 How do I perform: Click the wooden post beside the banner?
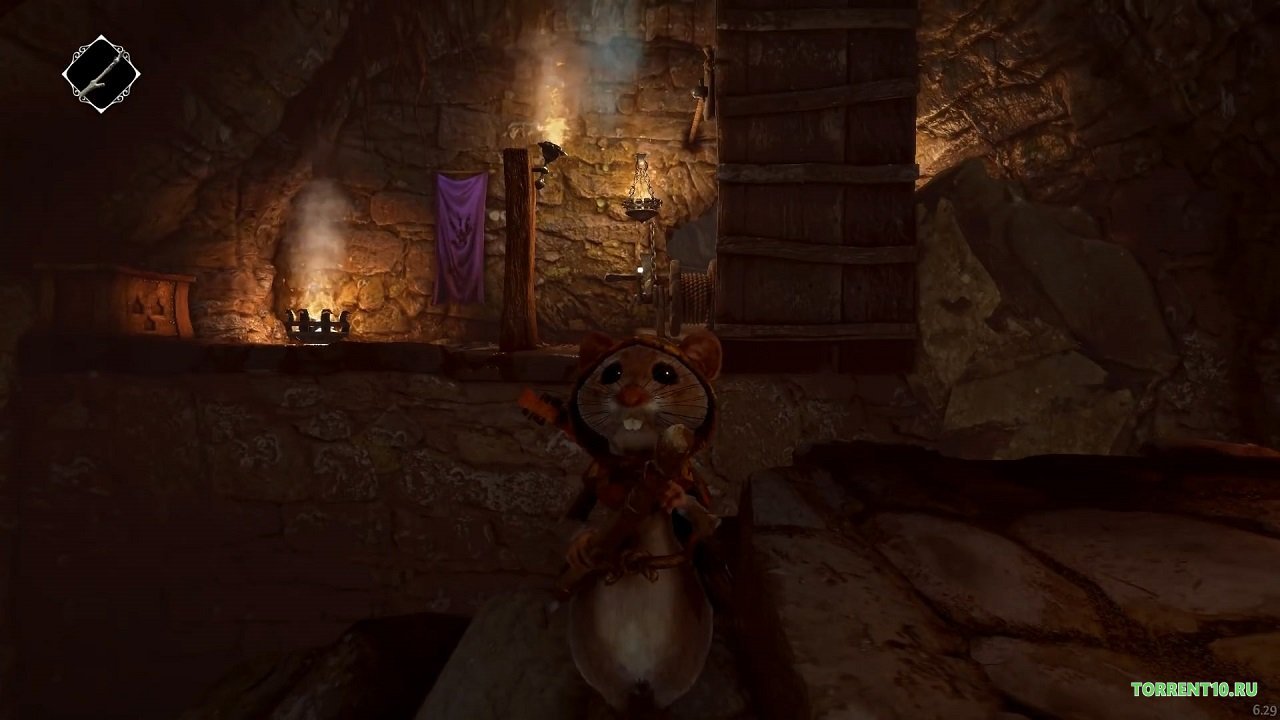(x=520, y=250)
